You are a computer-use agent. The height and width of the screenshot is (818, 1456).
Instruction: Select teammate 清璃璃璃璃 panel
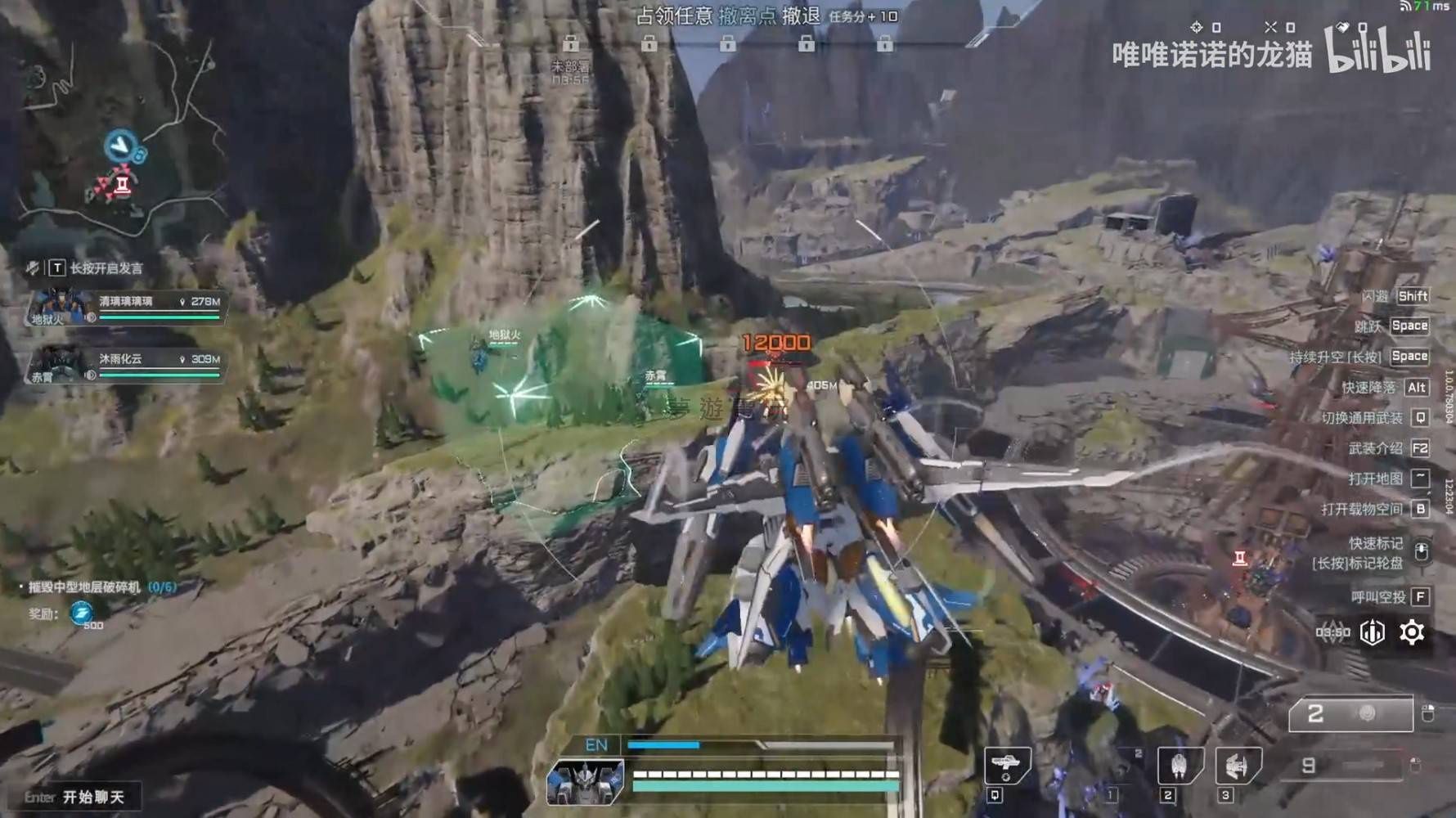[127, 308]
